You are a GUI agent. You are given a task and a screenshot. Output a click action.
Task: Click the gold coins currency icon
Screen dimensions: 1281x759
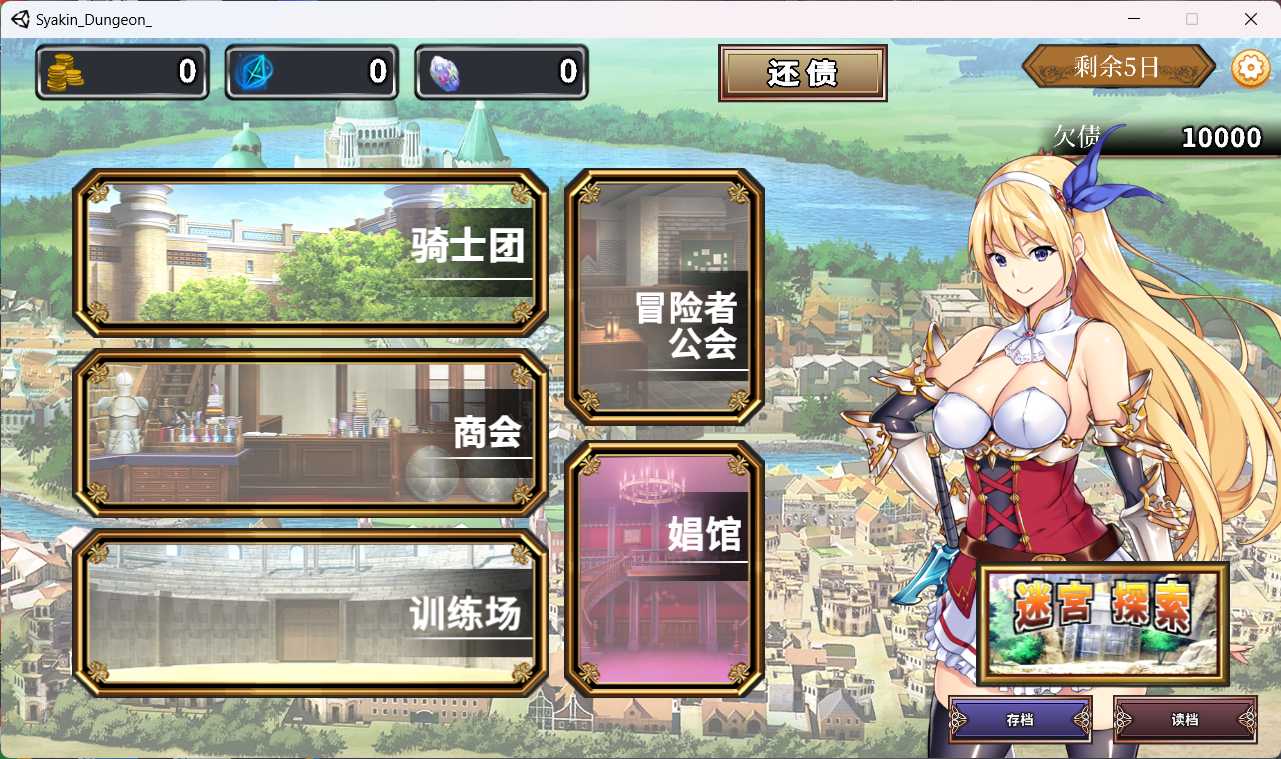[63, 72]
